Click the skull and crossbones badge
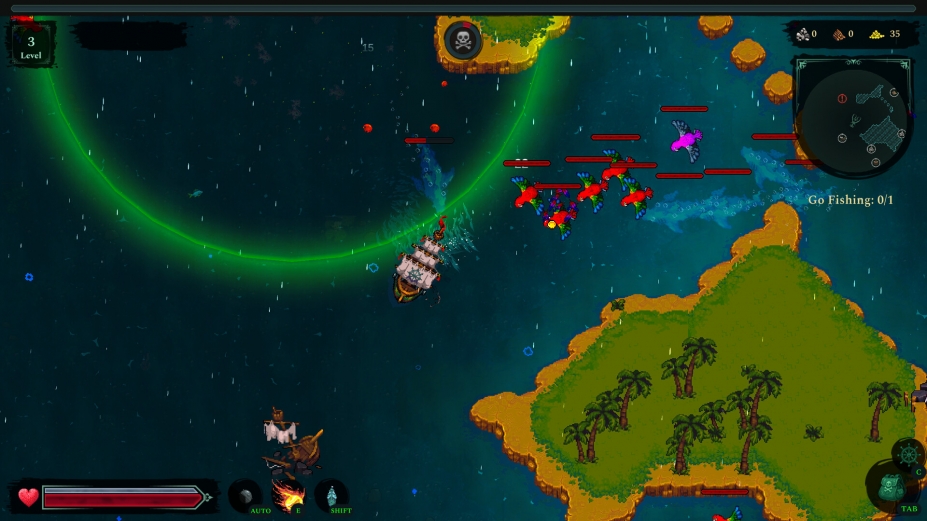Image resolution: width=927 pixels, height=521 pixels. click(463, 40)
